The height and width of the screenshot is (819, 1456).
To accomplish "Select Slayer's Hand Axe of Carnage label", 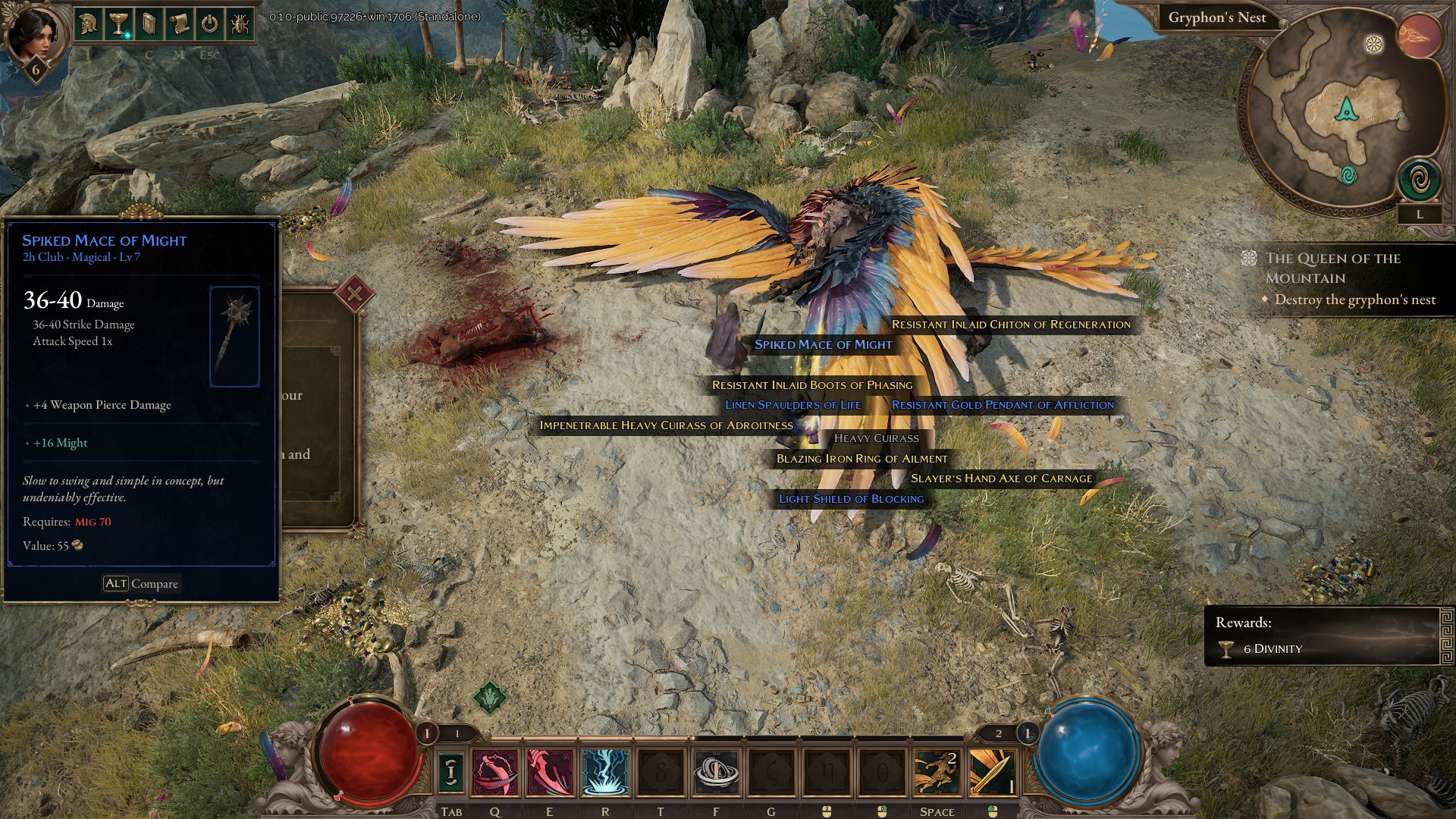I will click(1001, 479).
